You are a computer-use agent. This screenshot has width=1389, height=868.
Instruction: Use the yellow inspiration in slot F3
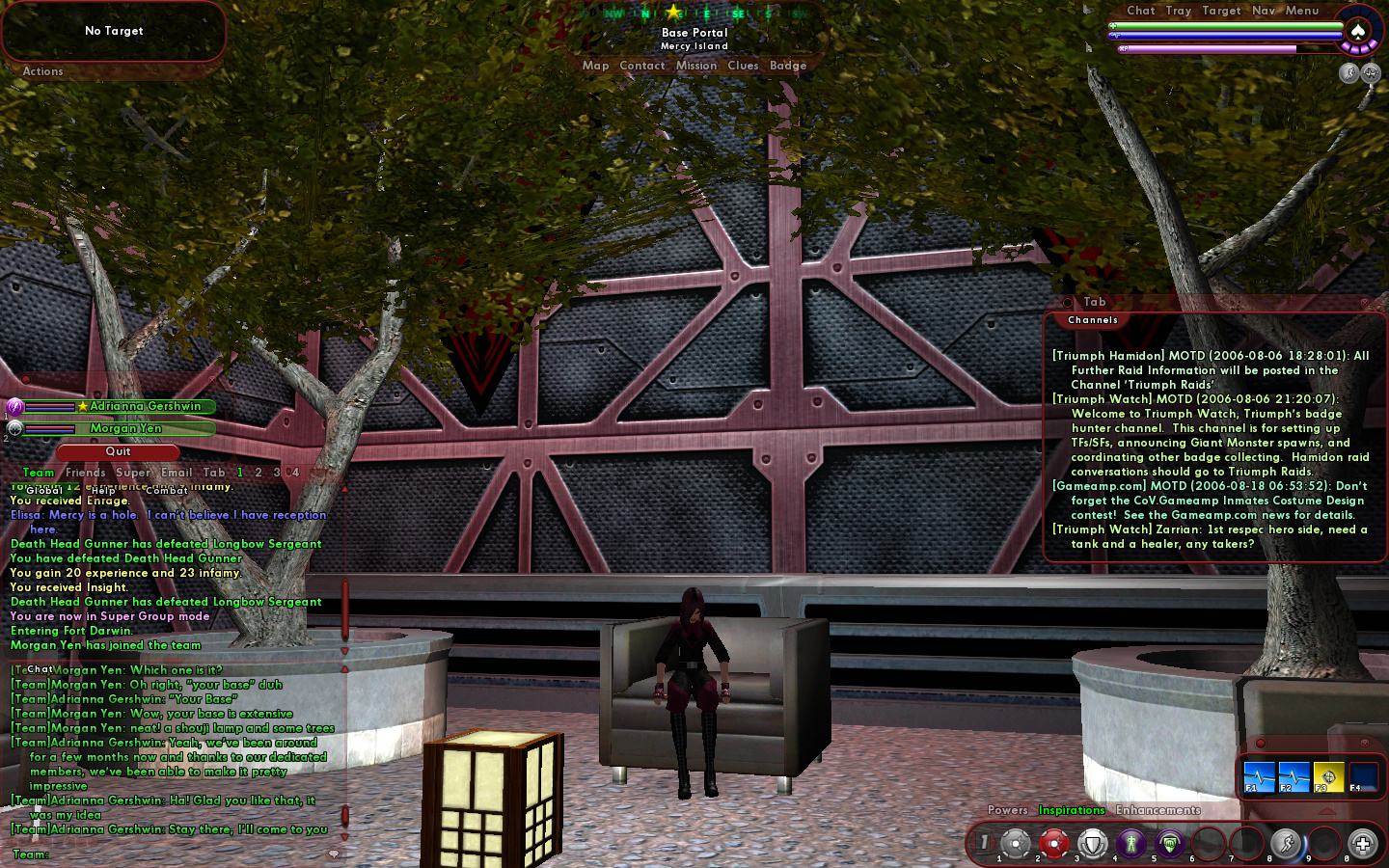[x=1328, y=776]
